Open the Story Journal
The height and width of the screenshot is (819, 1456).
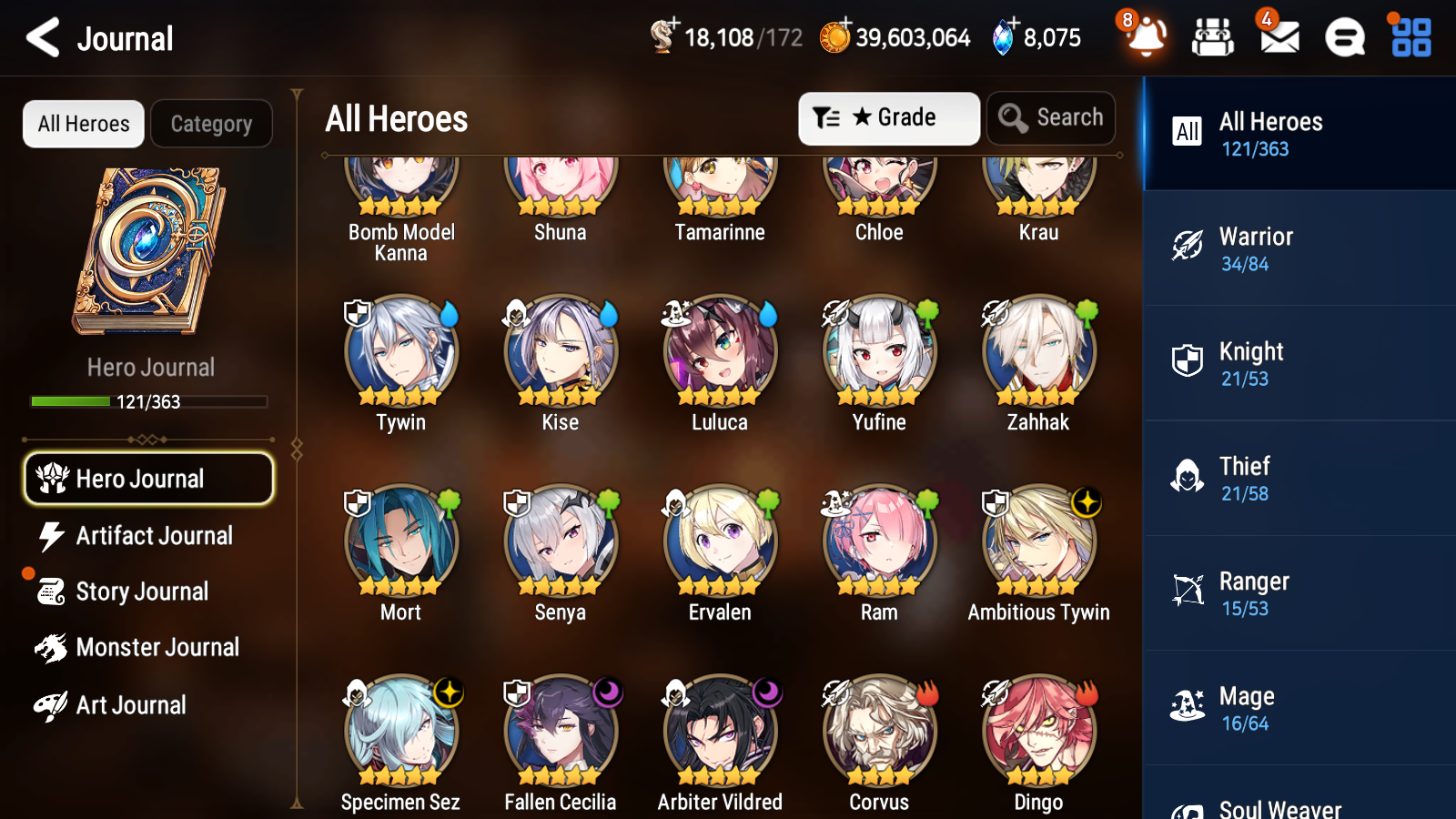click(x=143, y=591)
